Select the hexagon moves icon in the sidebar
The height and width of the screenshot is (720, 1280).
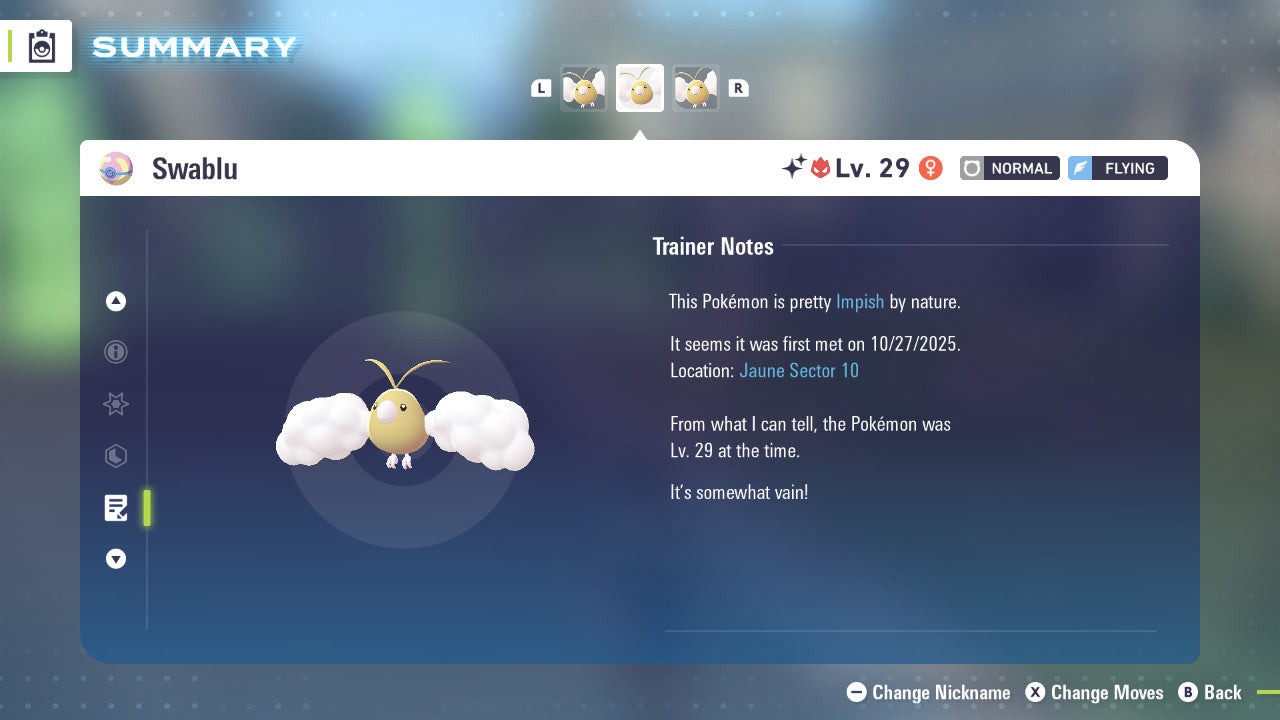(116, 456)
